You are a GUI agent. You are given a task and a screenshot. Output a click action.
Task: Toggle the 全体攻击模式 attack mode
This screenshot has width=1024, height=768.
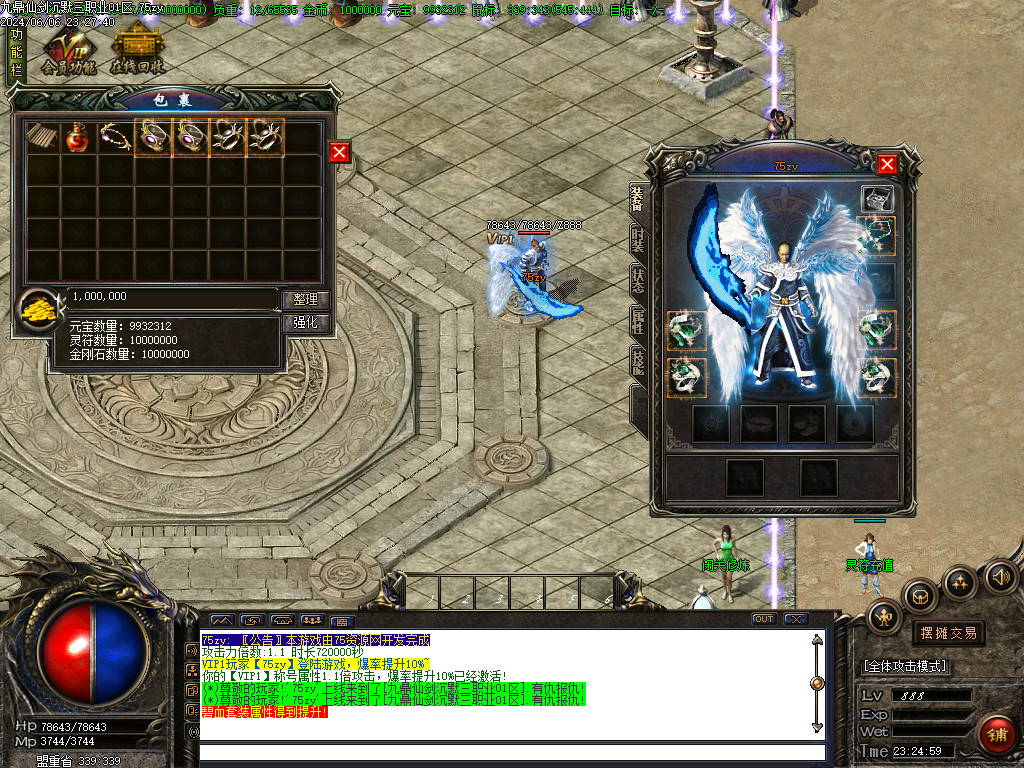point(905,666)
